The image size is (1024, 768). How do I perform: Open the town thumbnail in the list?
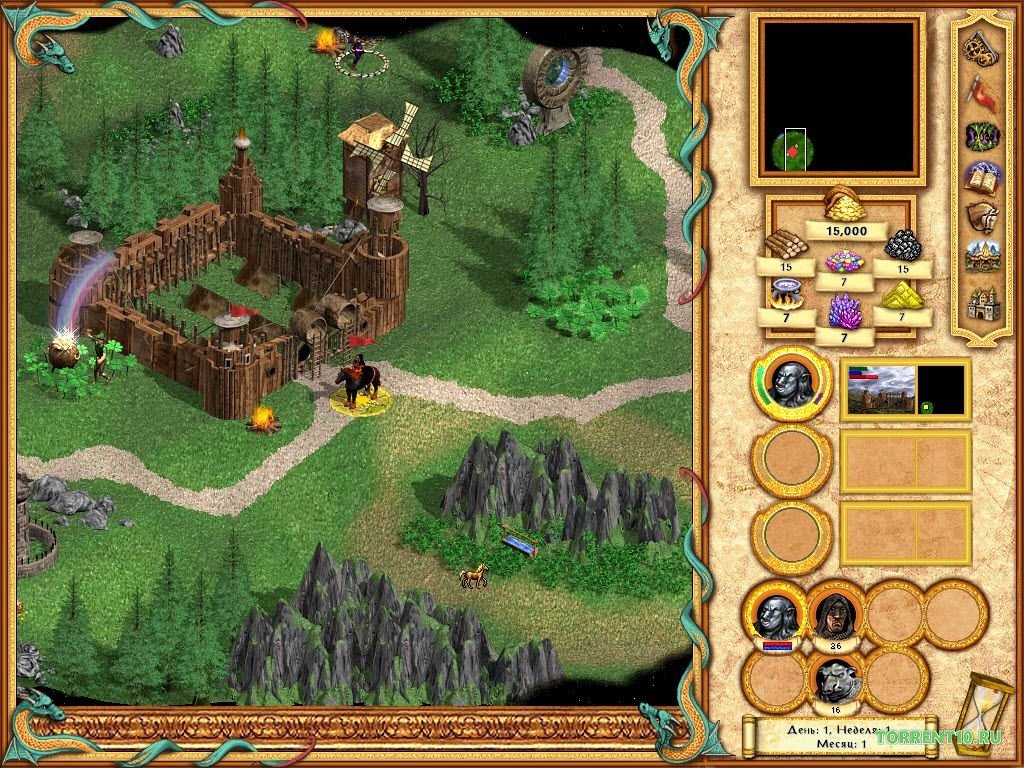[x=881, y=390]
